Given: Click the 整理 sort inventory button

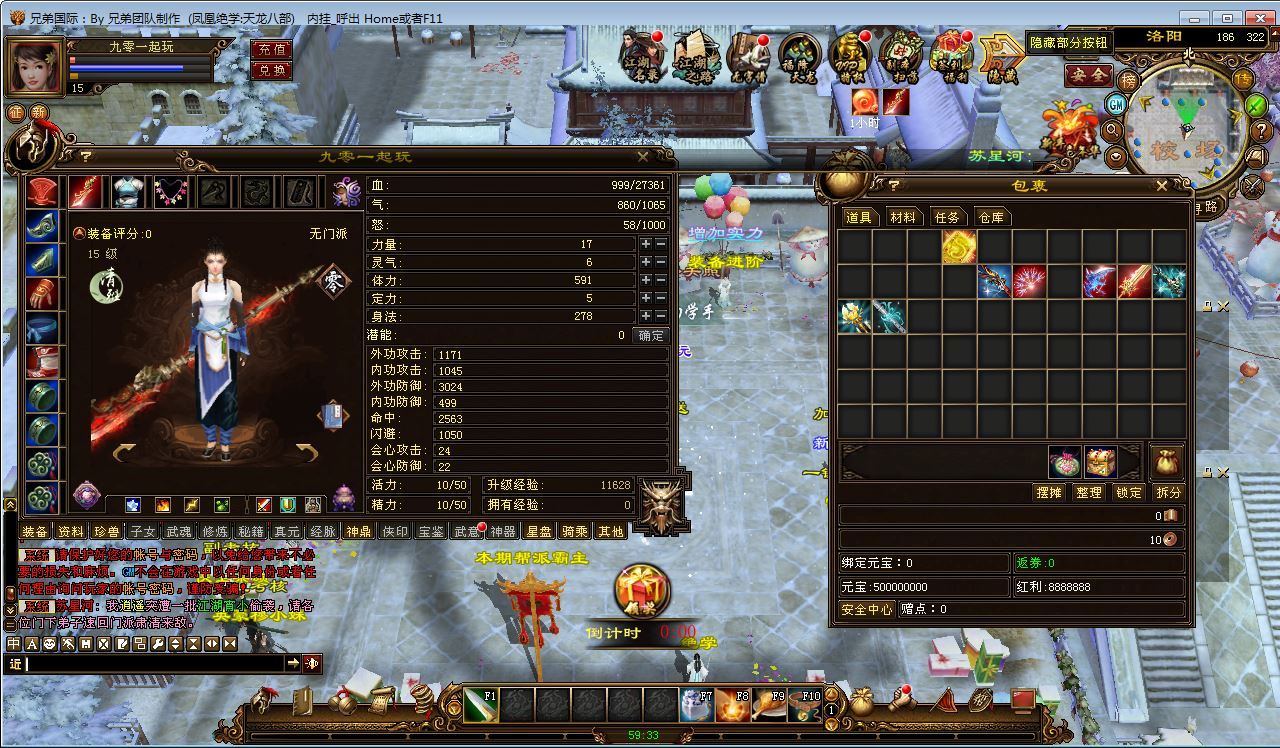Looking at the screenshot, I should click(1088, 493).
